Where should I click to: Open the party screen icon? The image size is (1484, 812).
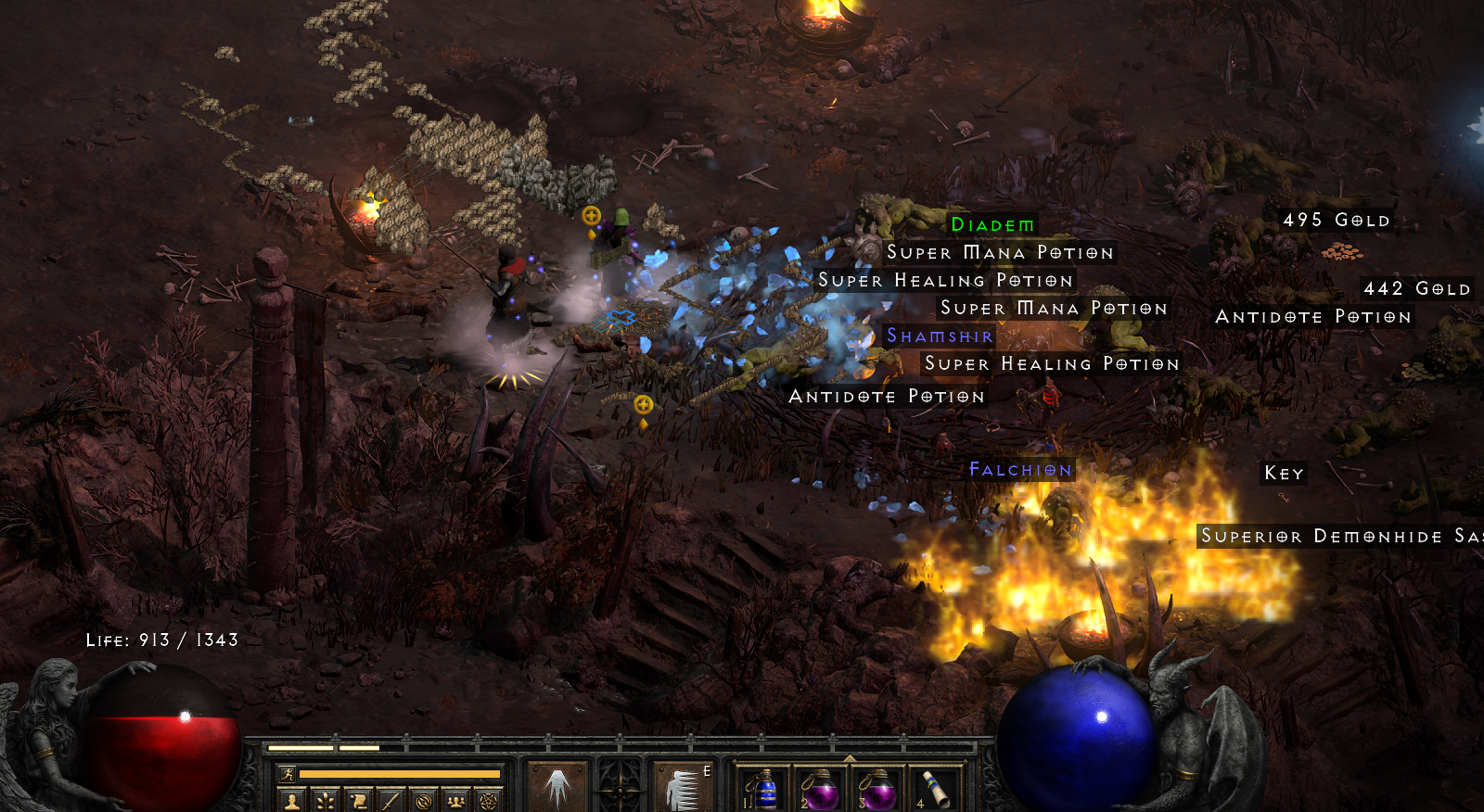tap(456, 802)
